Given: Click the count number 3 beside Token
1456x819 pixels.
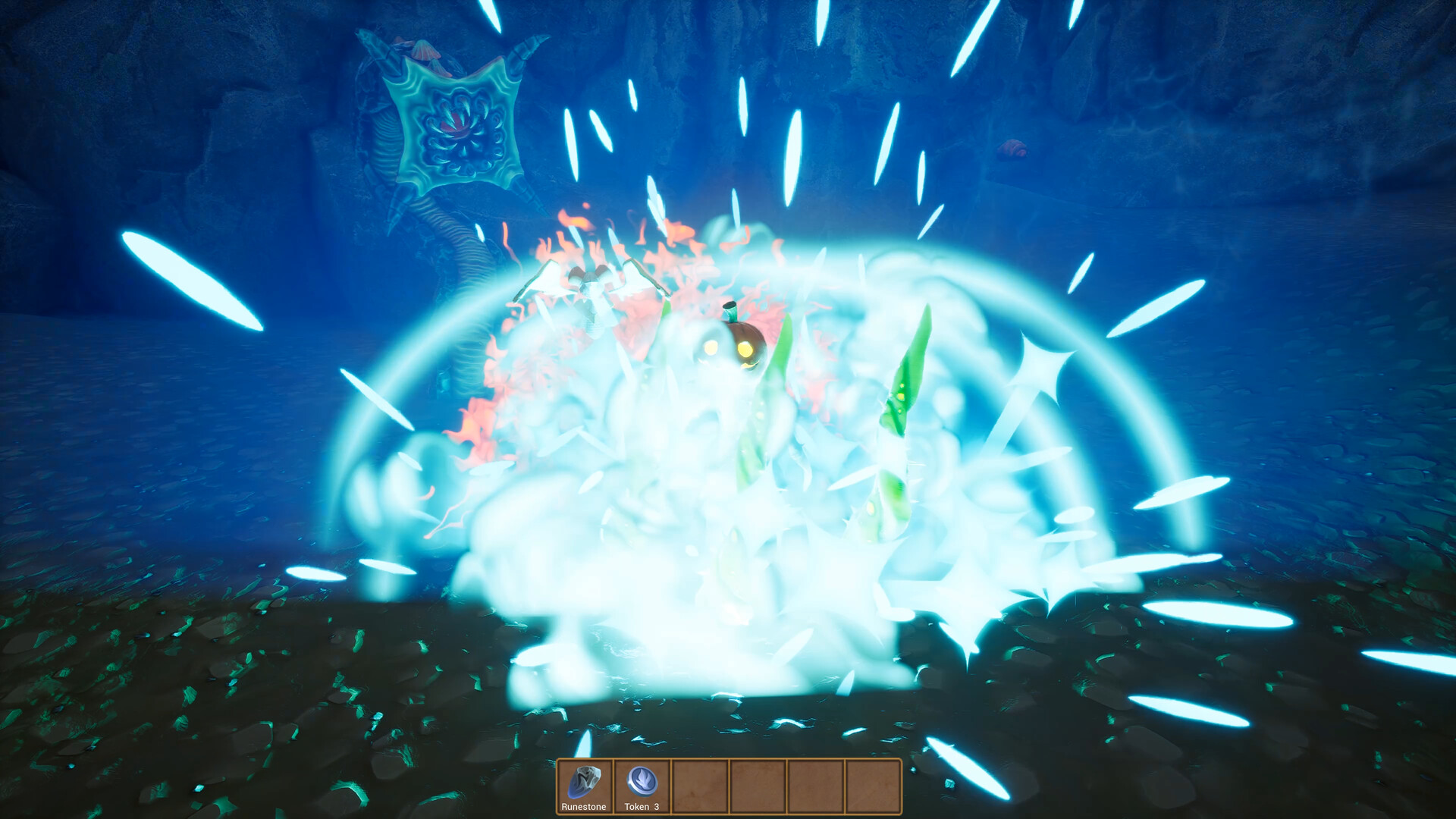Looking at the screenshot, I should 655,807.
